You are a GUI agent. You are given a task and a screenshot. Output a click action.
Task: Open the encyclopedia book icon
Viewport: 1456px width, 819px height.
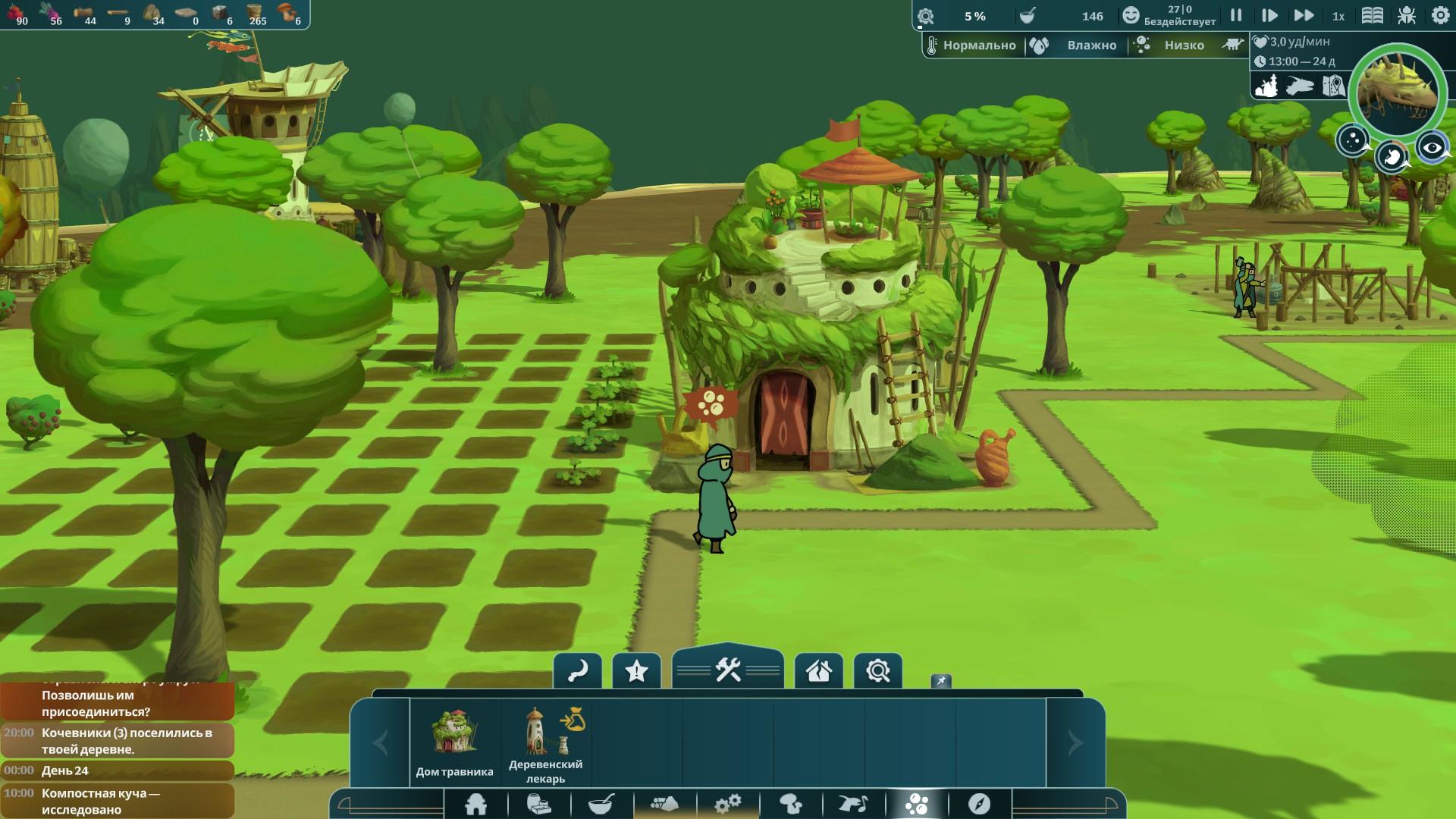pos(1372,15)
